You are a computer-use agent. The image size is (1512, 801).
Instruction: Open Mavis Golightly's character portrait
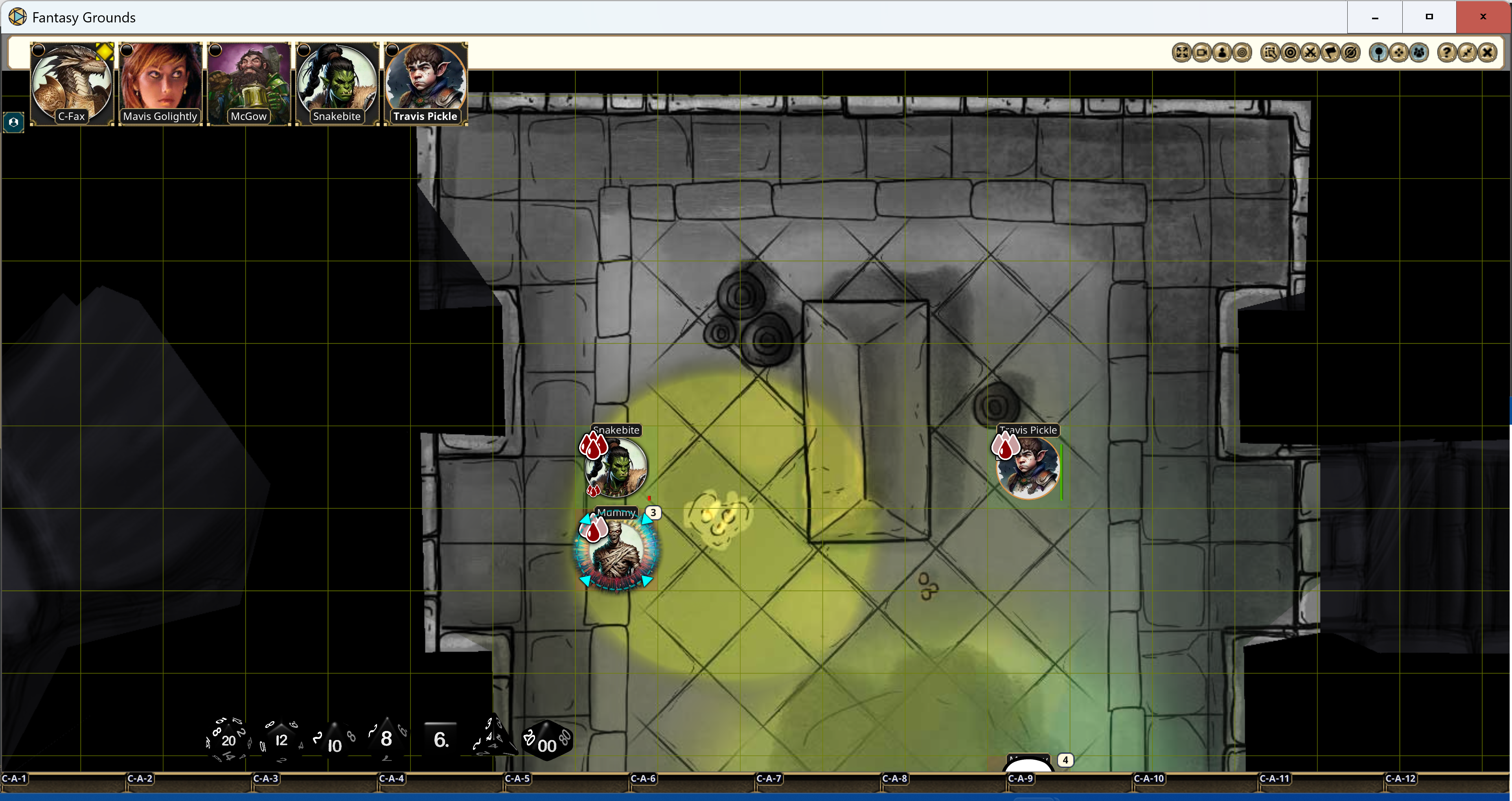[160, 83]
